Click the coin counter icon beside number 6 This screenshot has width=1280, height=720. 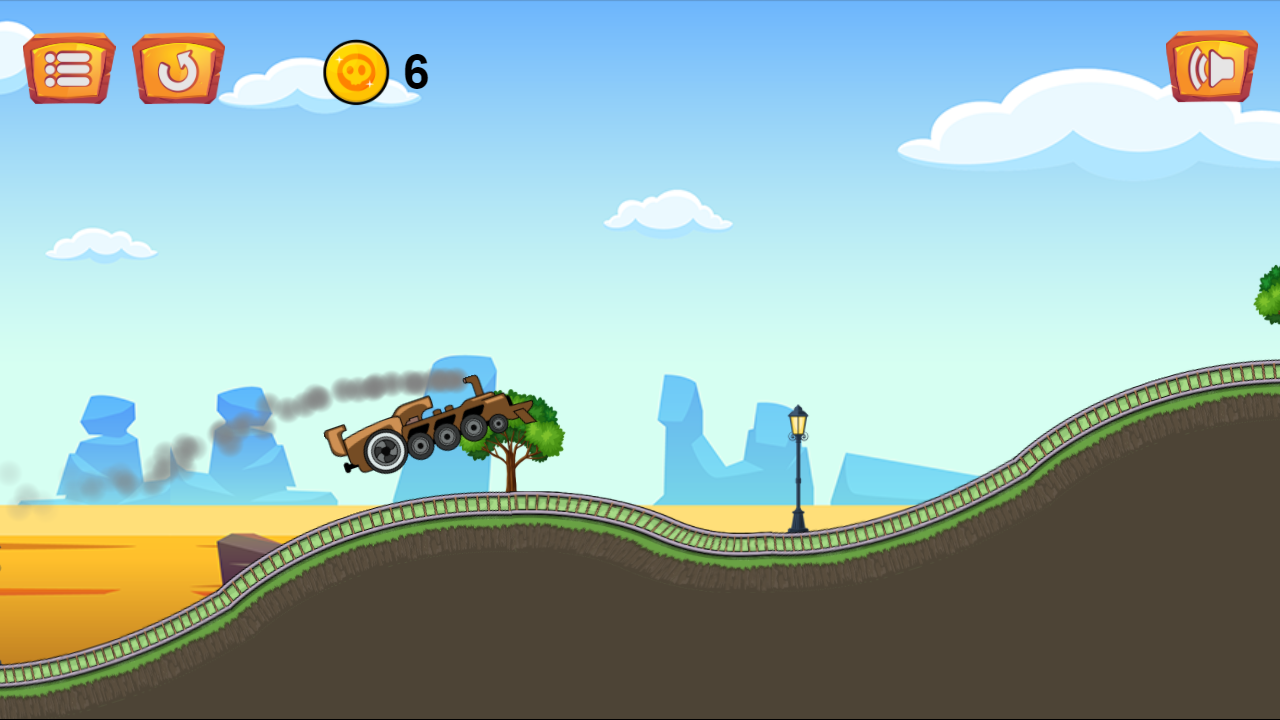pyautogui.click(x=355, y=70)
